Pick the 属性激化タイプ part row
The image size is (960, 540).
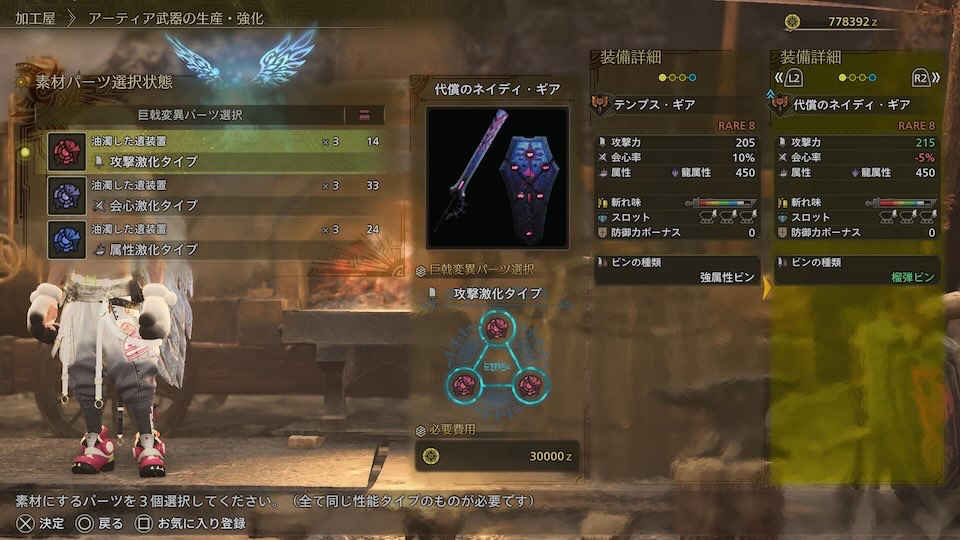[x=215, y=239]
